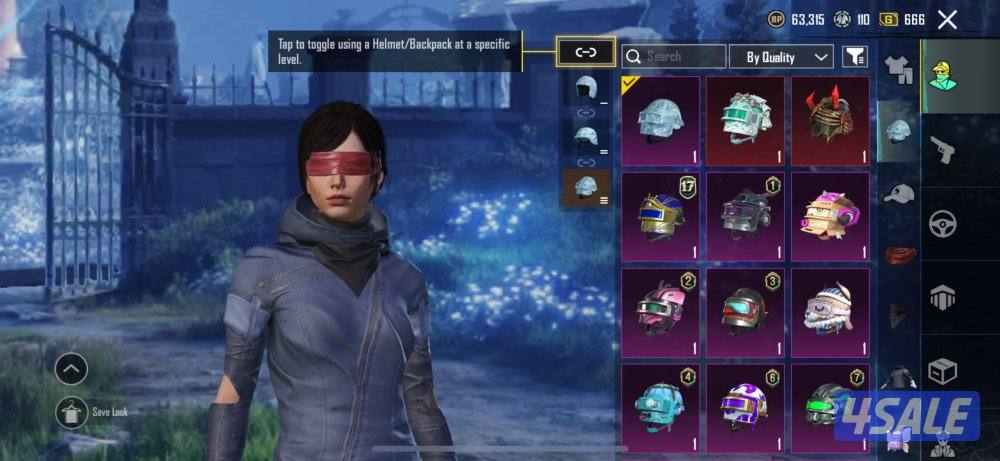Image resolution: width=1000 pixels, height=461 pixels.
Task: Pick the pink helmet with badge 2
Action: coord(660,311)
